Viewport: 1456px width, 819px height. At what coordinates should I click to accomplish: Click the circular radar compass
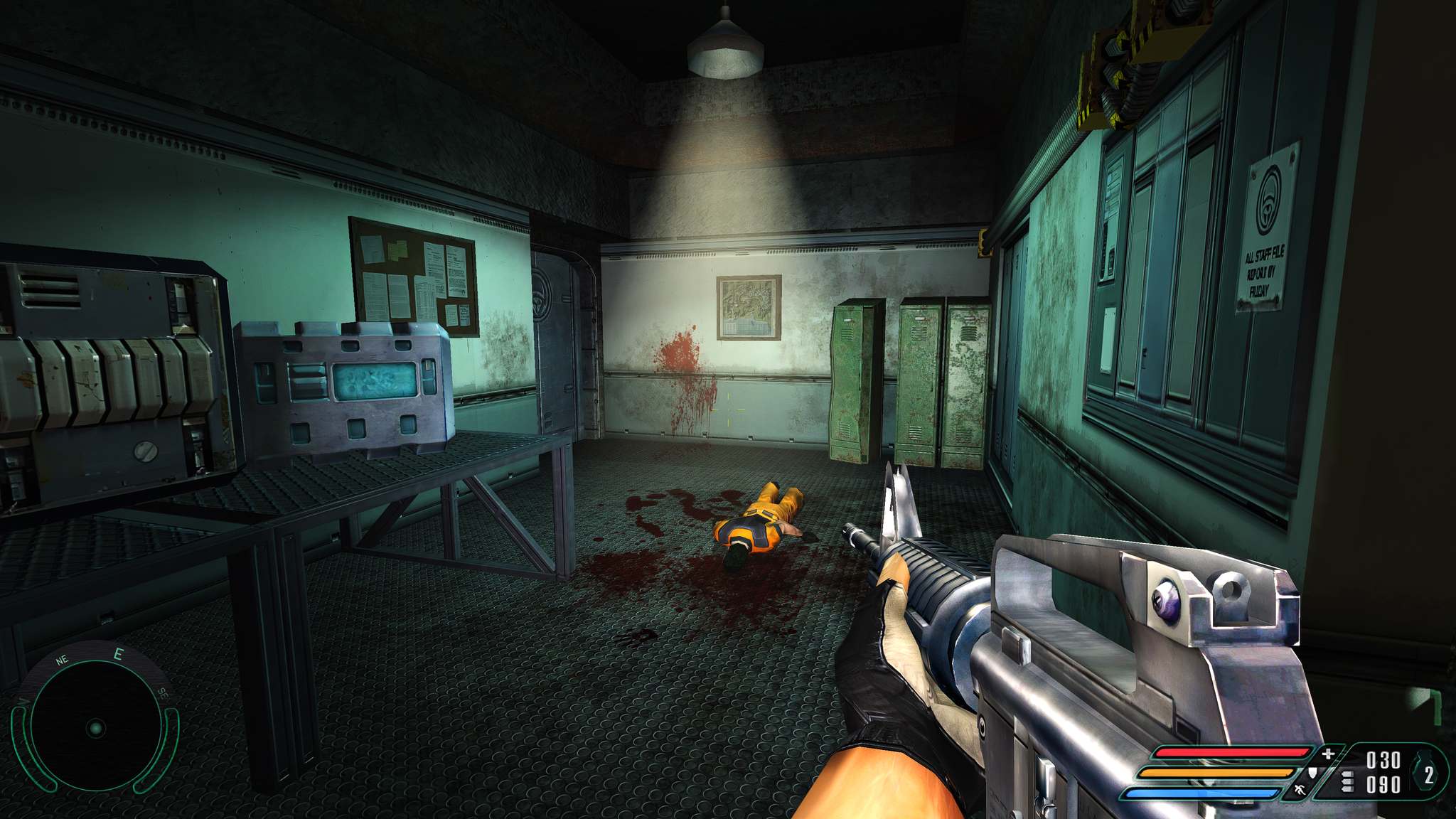[x=95, y=727]
